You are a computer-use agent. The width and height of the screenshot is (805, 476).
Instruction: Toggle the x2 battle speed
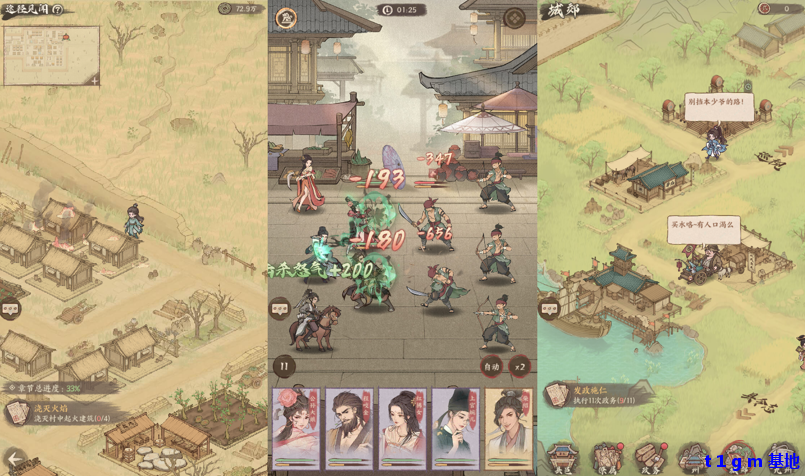(519, 366)
